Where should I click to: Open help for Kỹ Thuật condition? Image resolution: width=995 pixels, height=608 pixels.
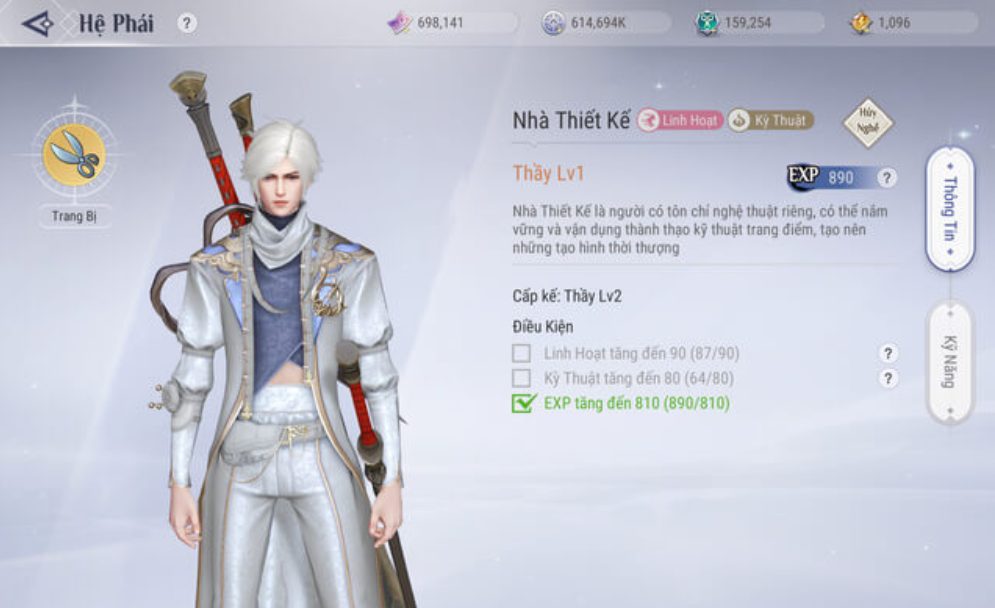click(x=887, y=378)
